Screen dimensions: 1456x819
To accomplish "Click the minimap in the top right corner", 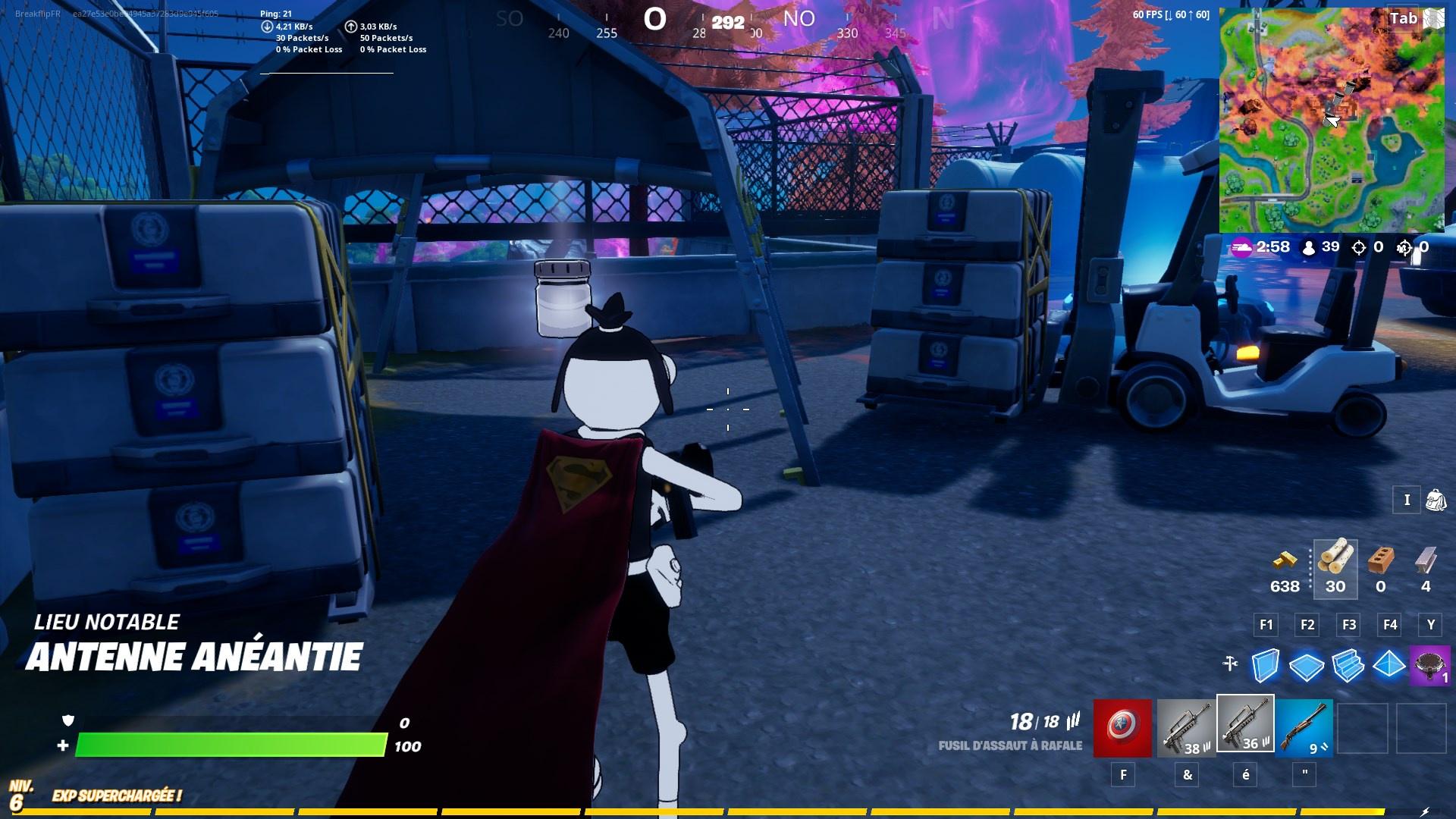I will pyautogui.click(x=1332, y=121).
